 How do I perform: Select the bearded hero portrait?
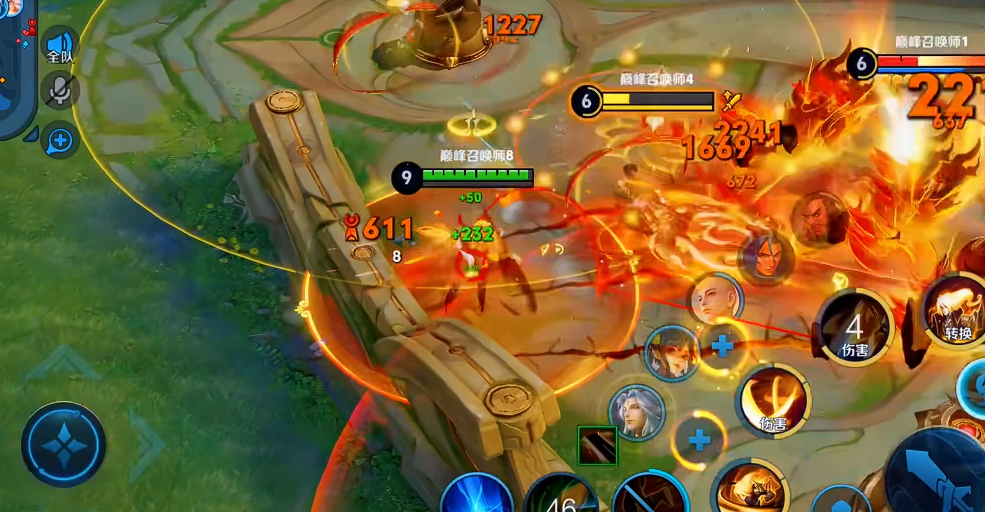(820, 219)
